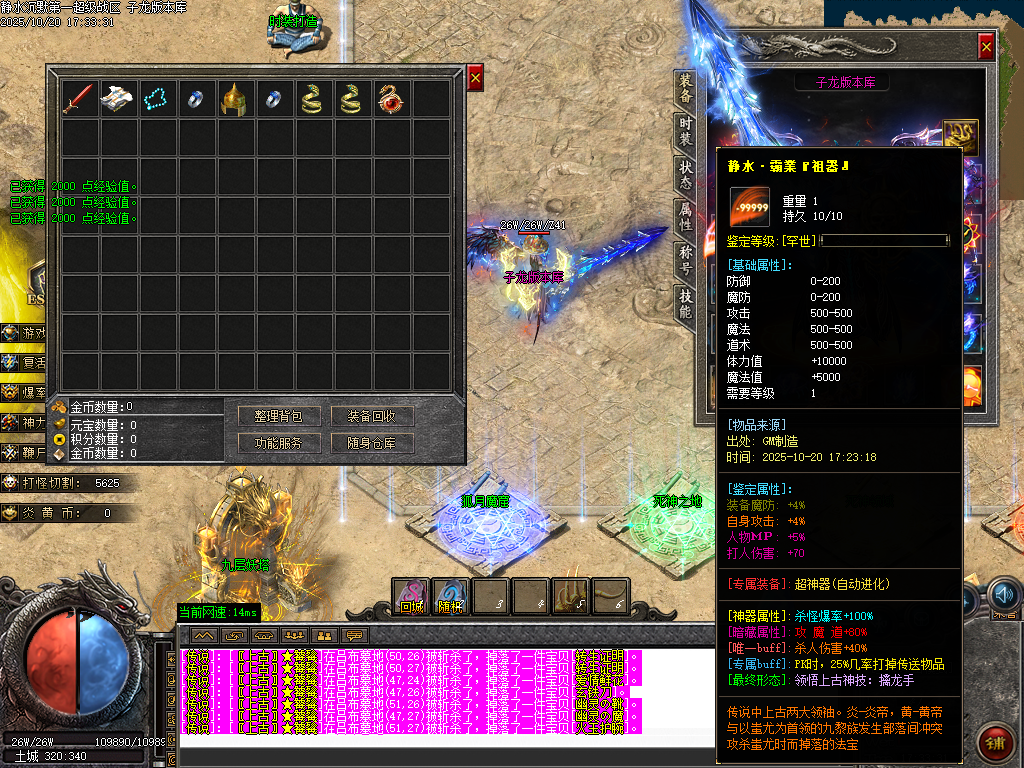Use the 随机 random teleport hotbar item
The width and height of the screenshot is (1024, 768).
pyautogui.click(x=450, y=597)
